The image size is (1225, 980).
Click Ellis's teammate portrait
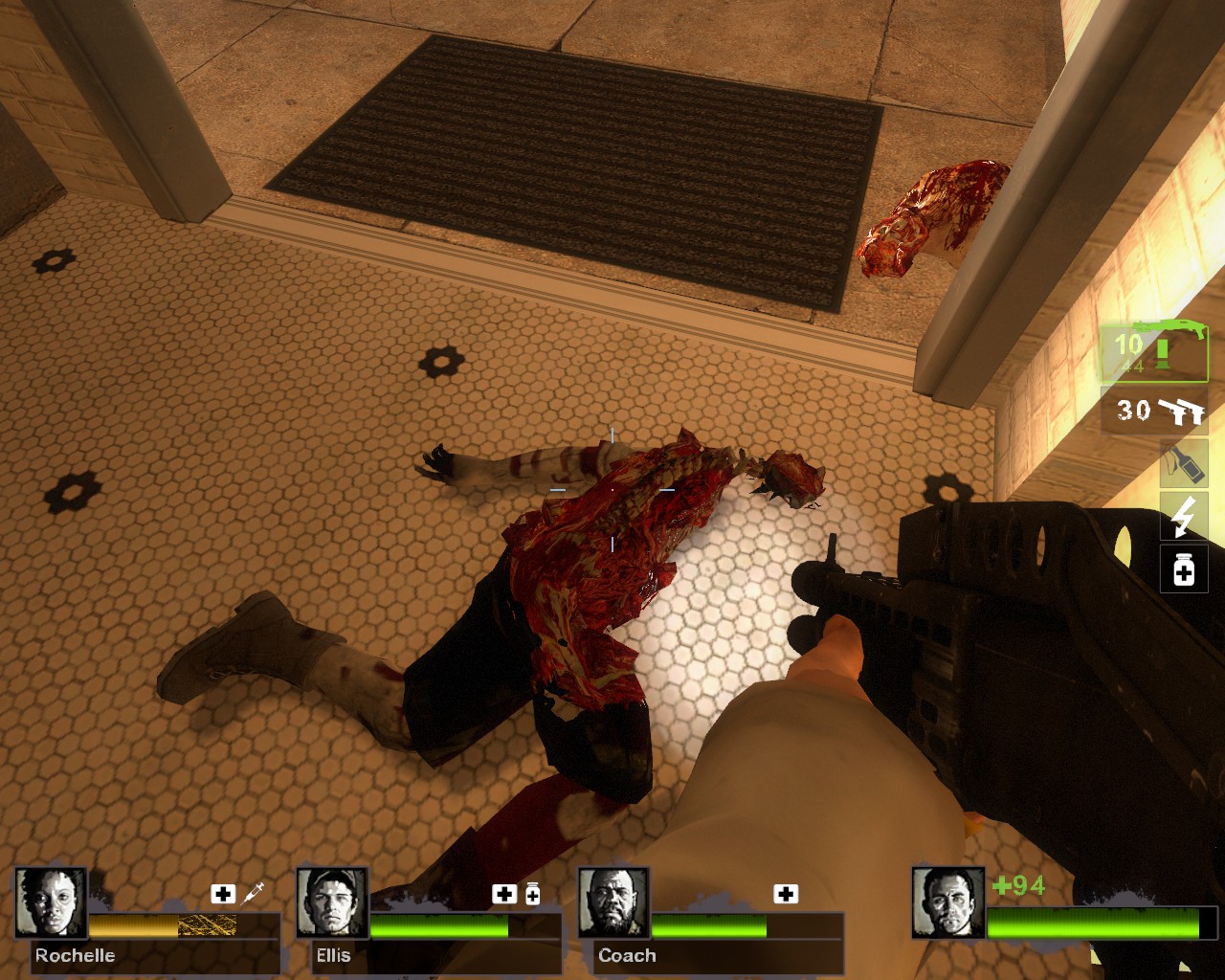(332, 902)
